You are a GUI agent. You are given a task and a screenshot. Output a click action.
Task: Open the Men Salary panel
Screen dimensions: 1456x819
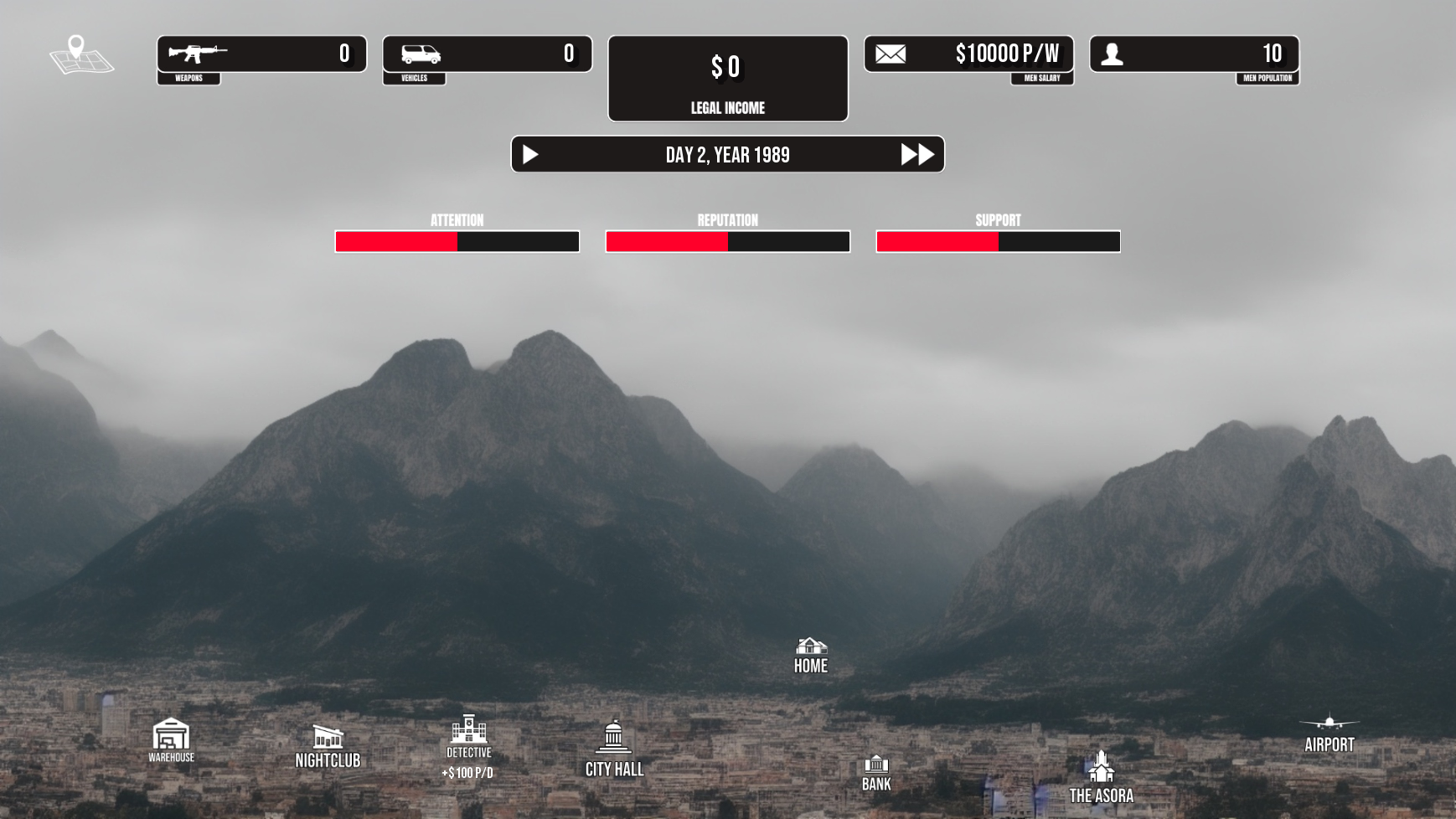(x=968, y=54)
